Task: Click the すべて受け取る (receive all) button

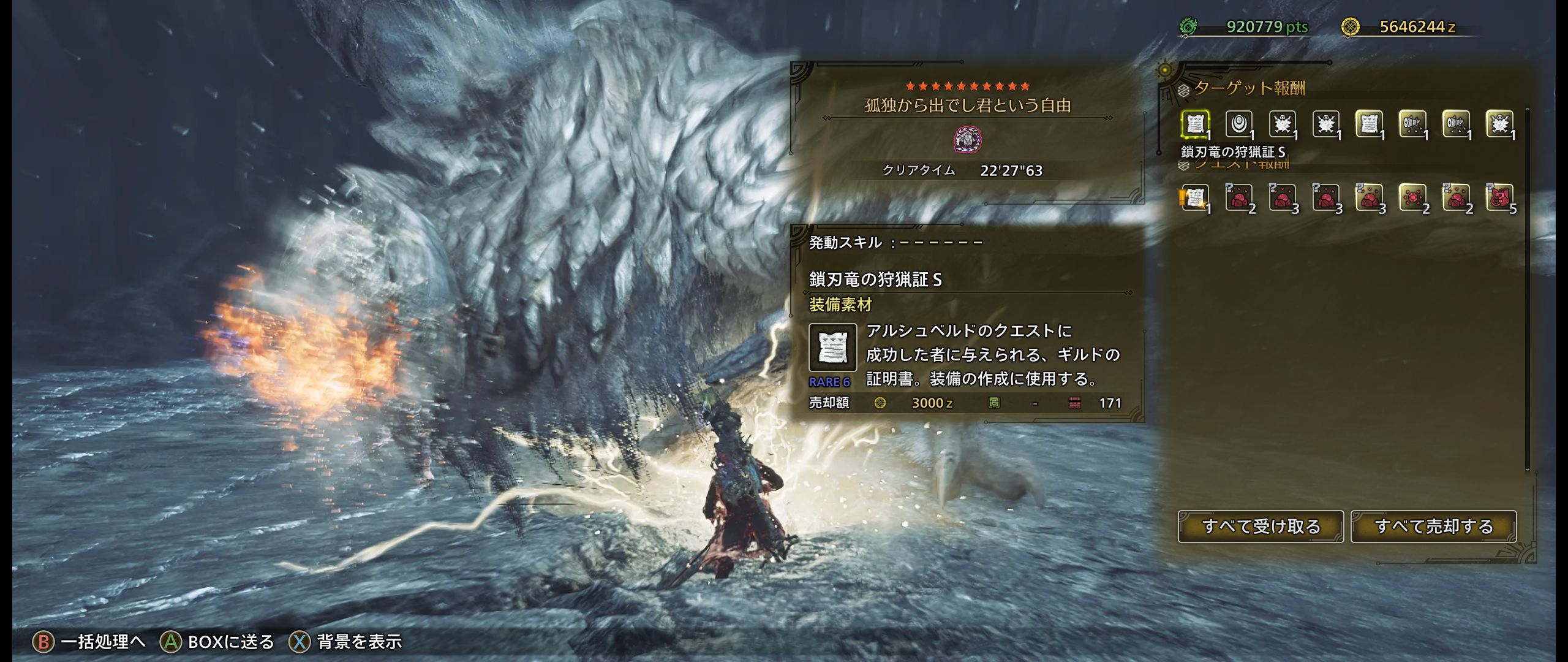Action: point(1261,527)
